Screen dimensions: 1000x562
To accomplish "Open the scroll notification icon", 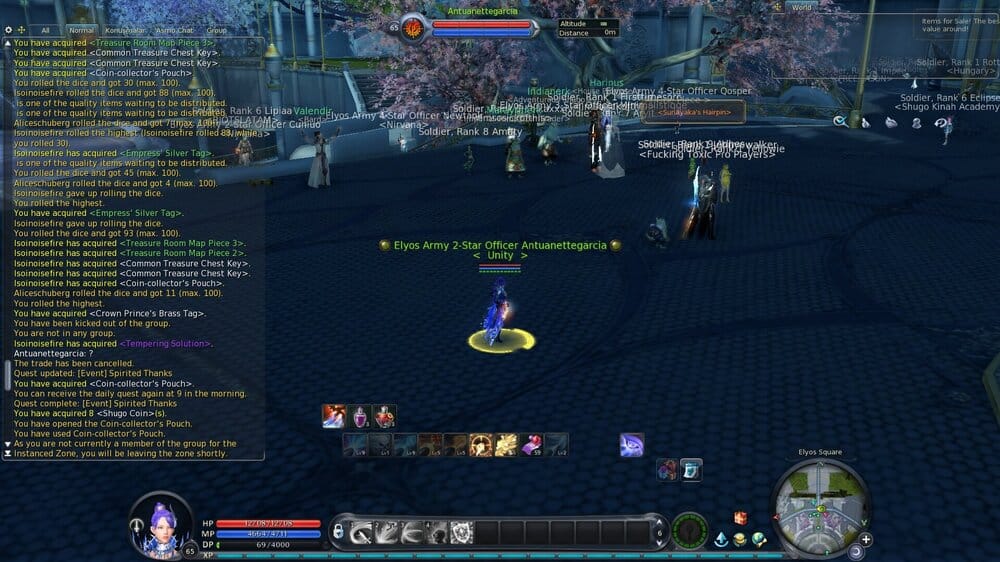I will [x=691, y=469].
